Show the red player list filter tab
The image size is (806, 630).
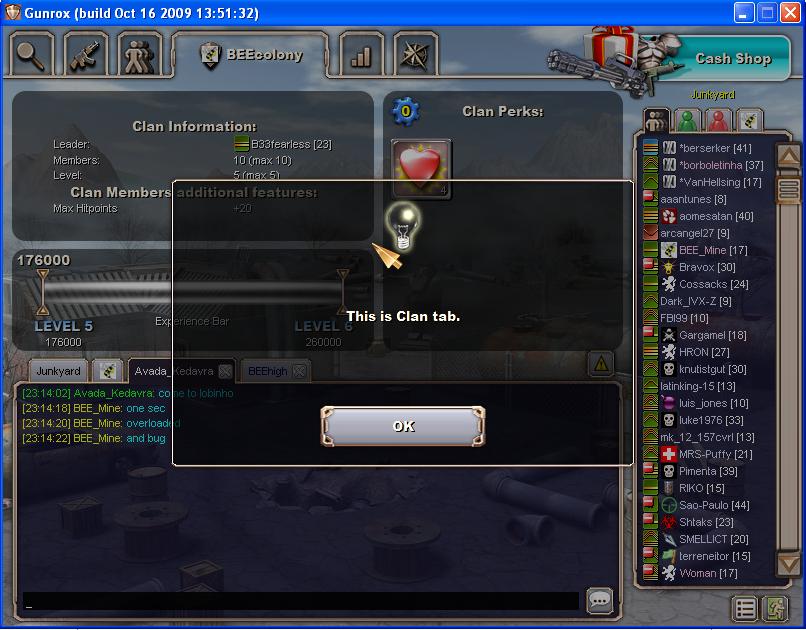718,120
